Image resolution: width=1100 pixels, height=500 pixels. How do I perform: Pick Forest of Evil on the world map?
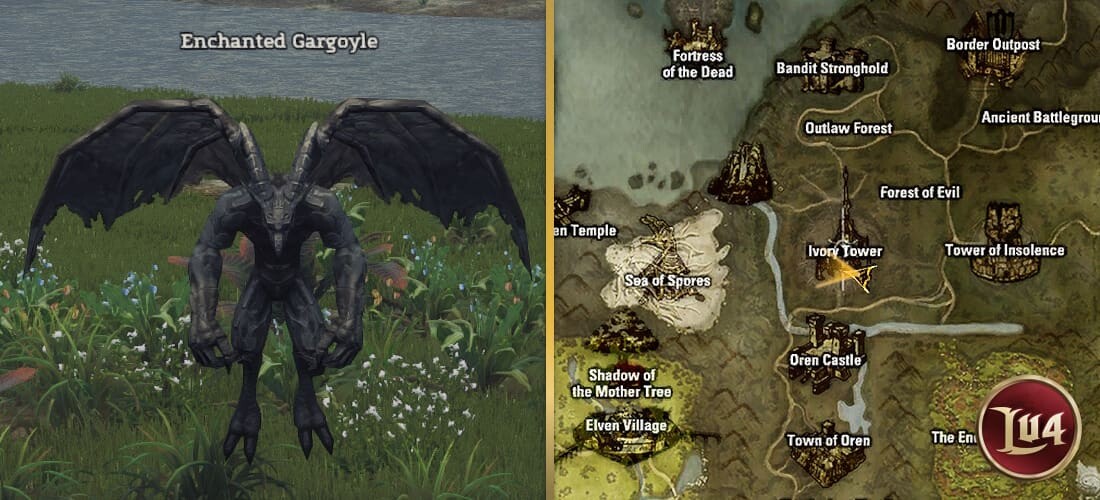tap(919, 192)
